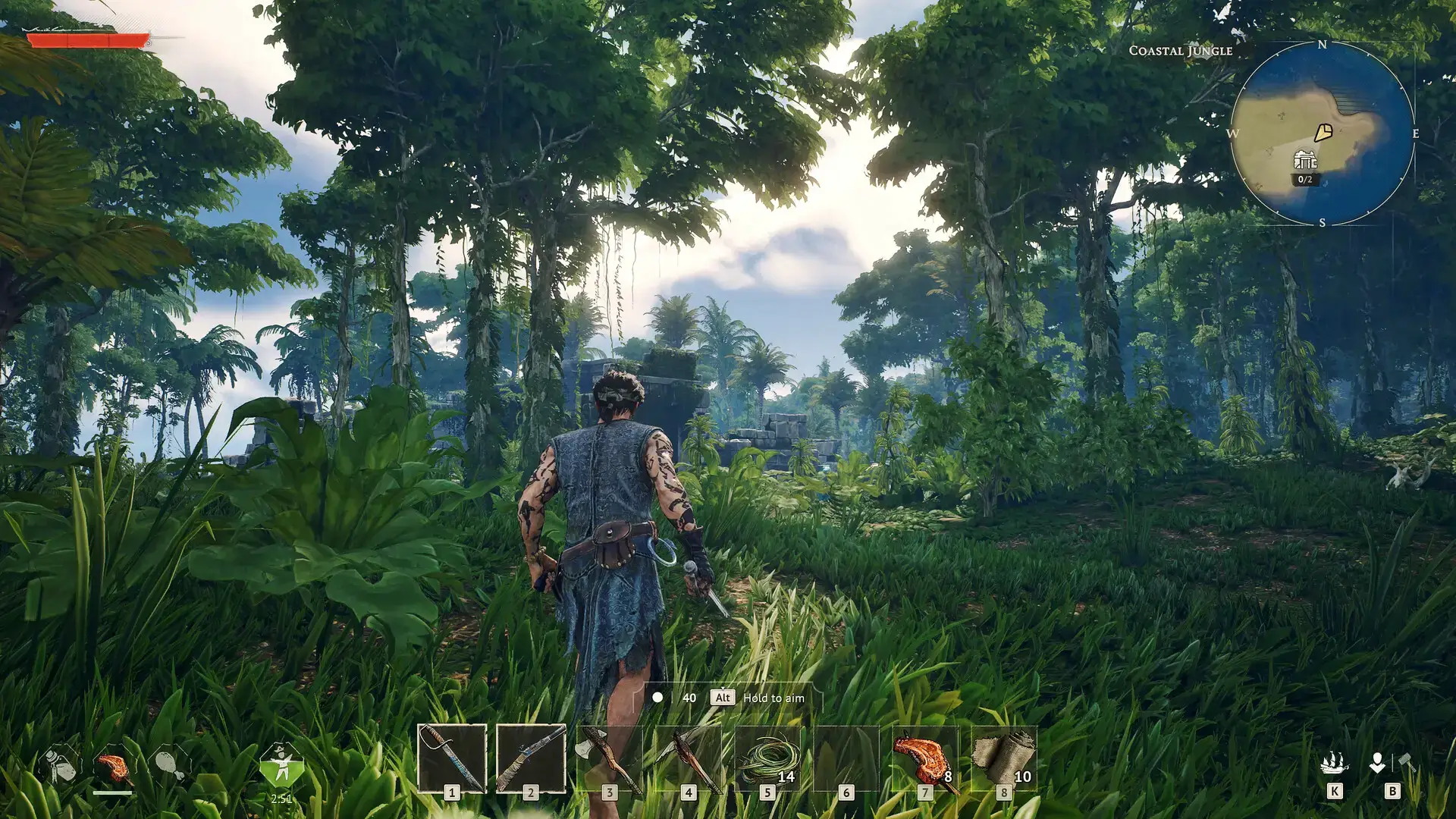Click the chicken leg hunger icon
Screen dimensions: 1456x819
(x=170, y=764)
